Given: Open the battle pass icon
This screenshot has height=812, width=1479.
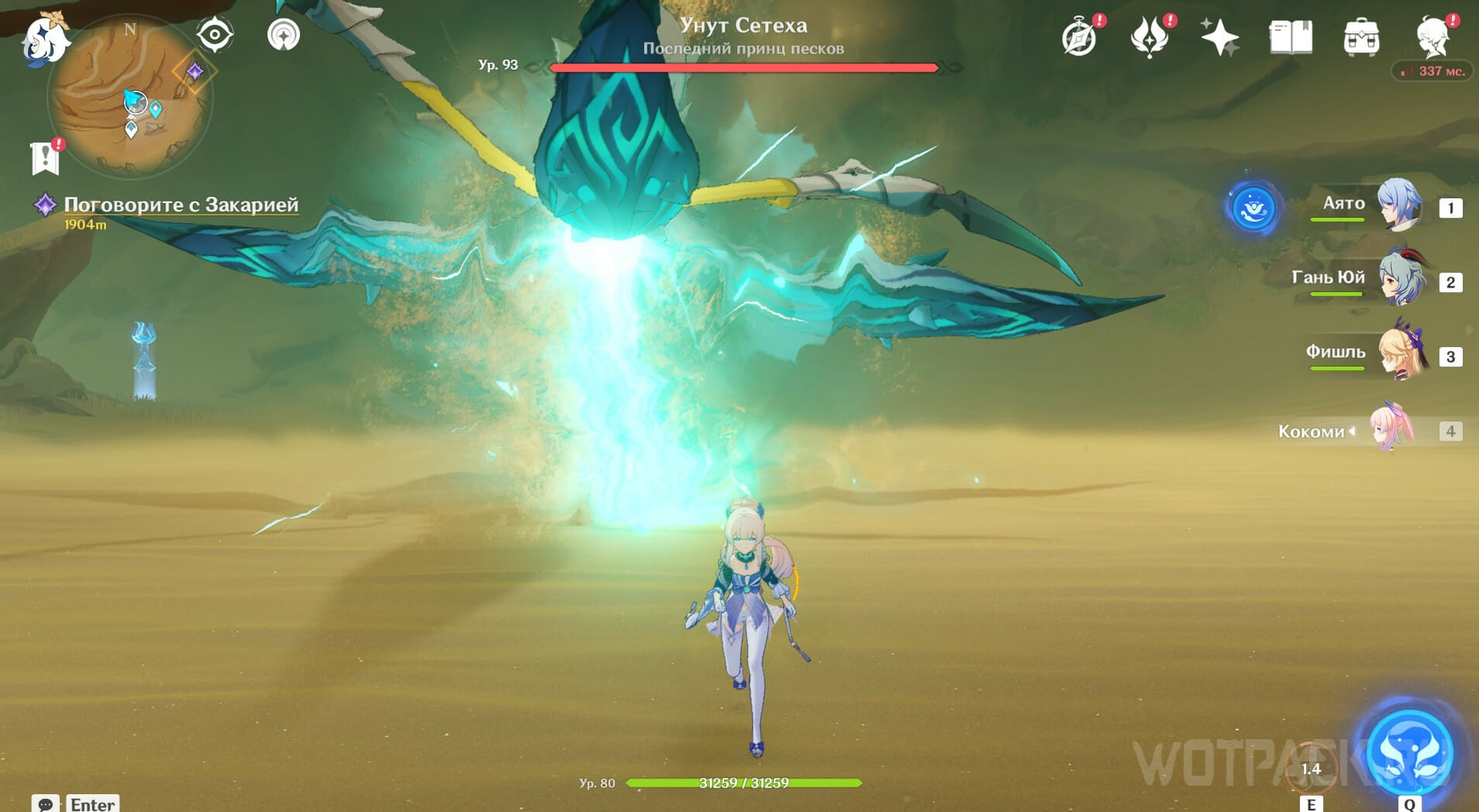Looking at the screenshot, I should [x=1150, y=37].
